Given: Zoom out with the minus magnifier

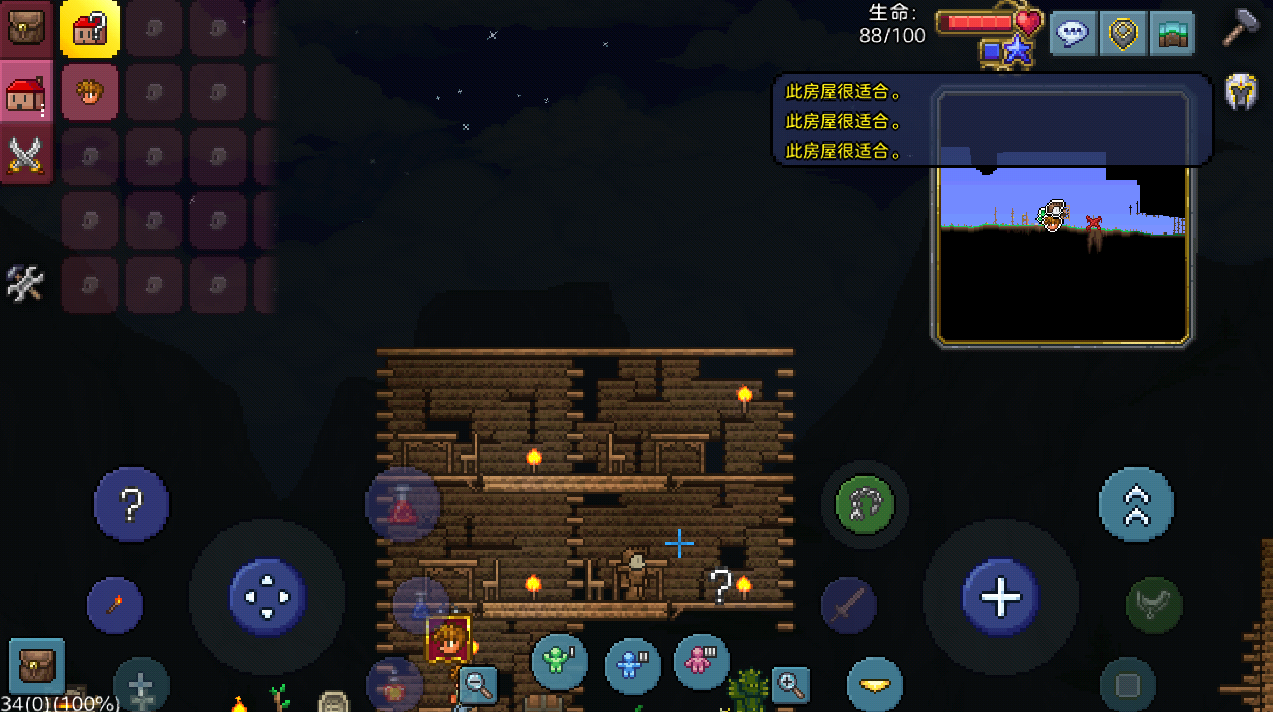Looking at the screenshot, I should [x=478, y=685].
